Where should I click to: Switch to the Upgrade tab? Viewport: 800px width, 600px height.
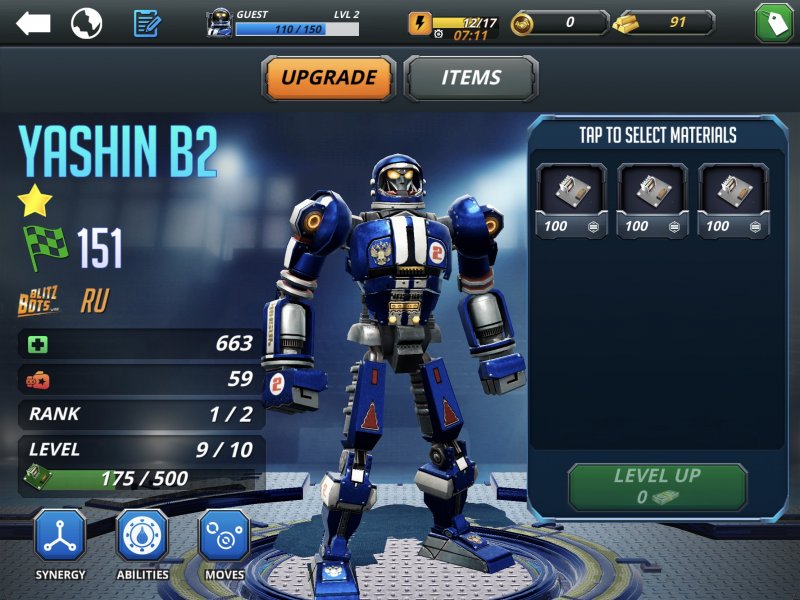[x=329, y=78]
